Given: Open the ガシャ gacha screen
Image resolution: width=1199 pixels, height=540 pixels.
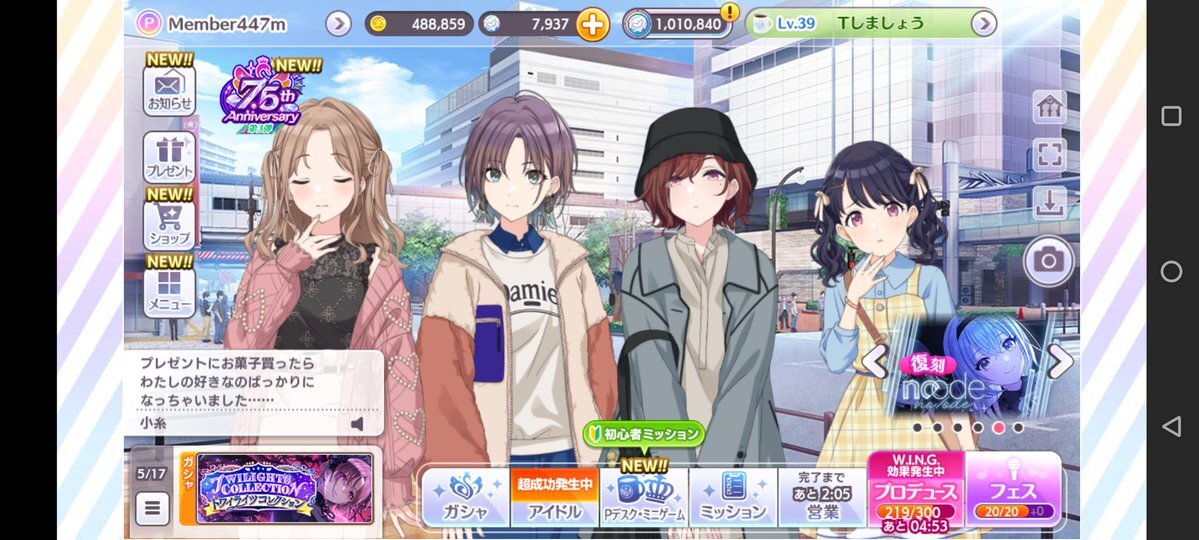Looking at the screenshot, I should [465, 497].
